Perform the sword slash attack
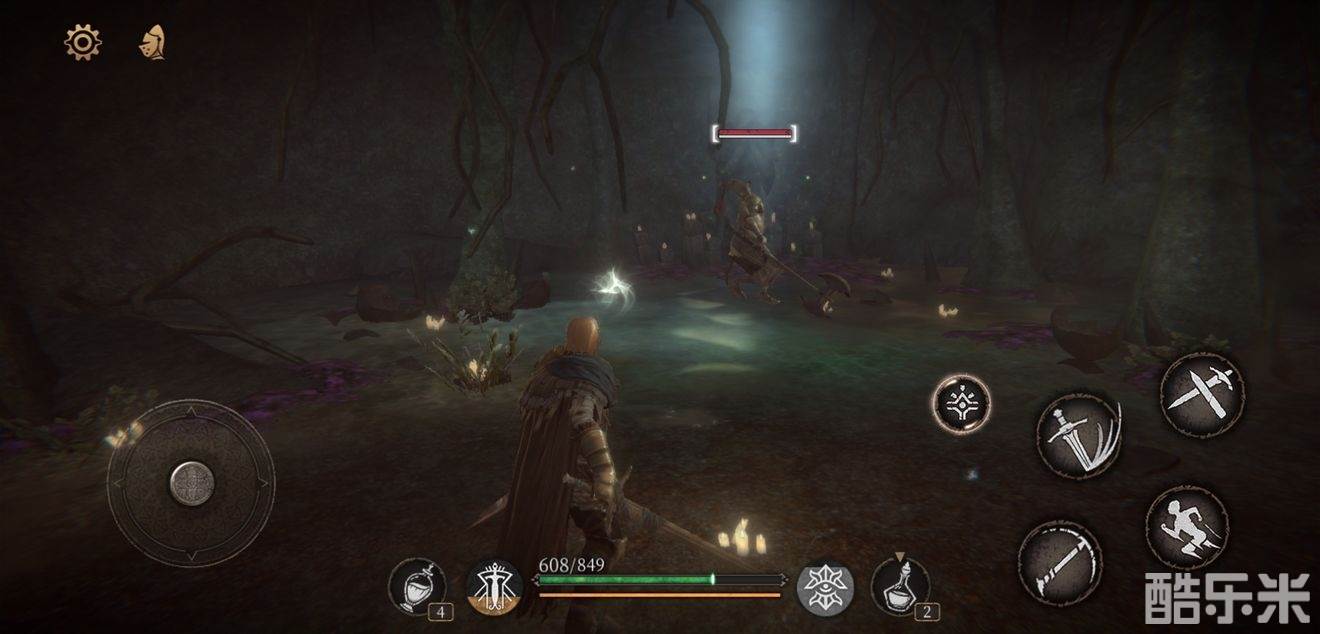This screenshot has height=634, width=1320. tap(1079, 434)
